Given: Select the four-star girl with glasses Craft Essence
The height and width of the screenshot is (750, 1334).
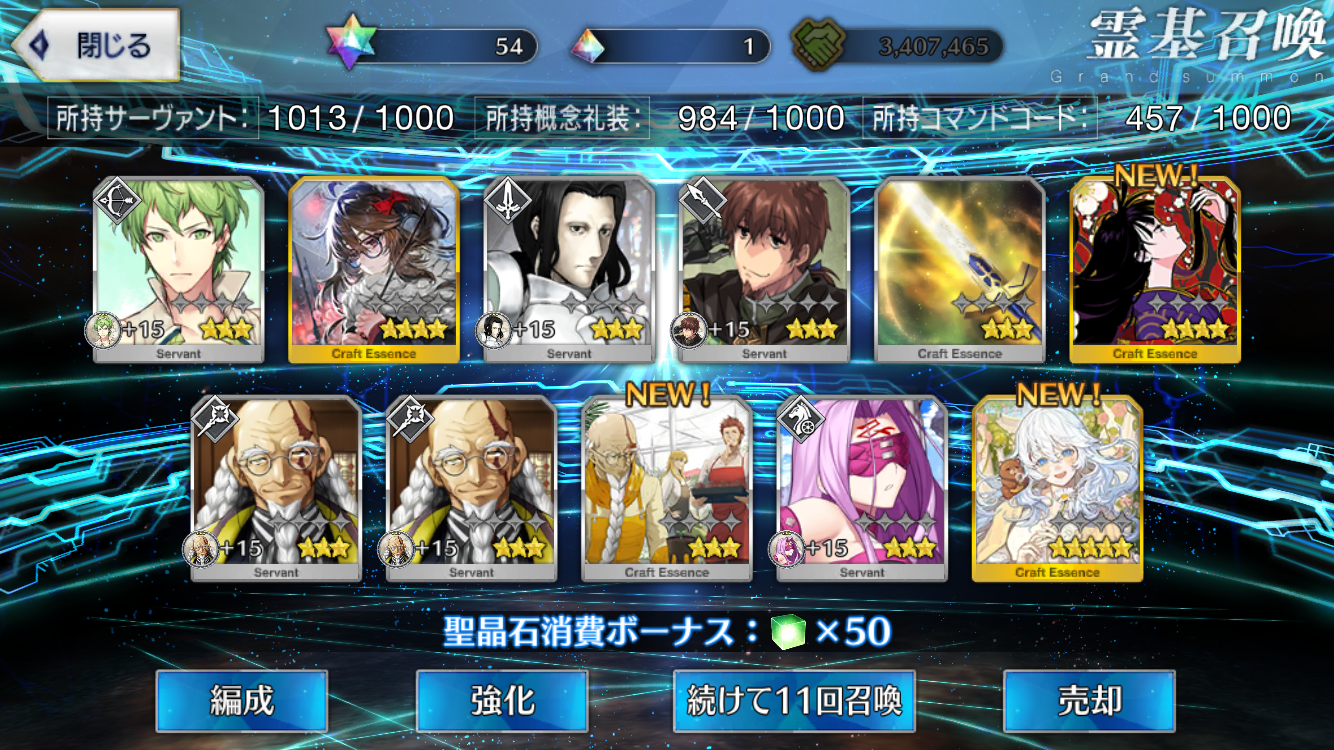Looking at the screenshot, I should [374, 268].
